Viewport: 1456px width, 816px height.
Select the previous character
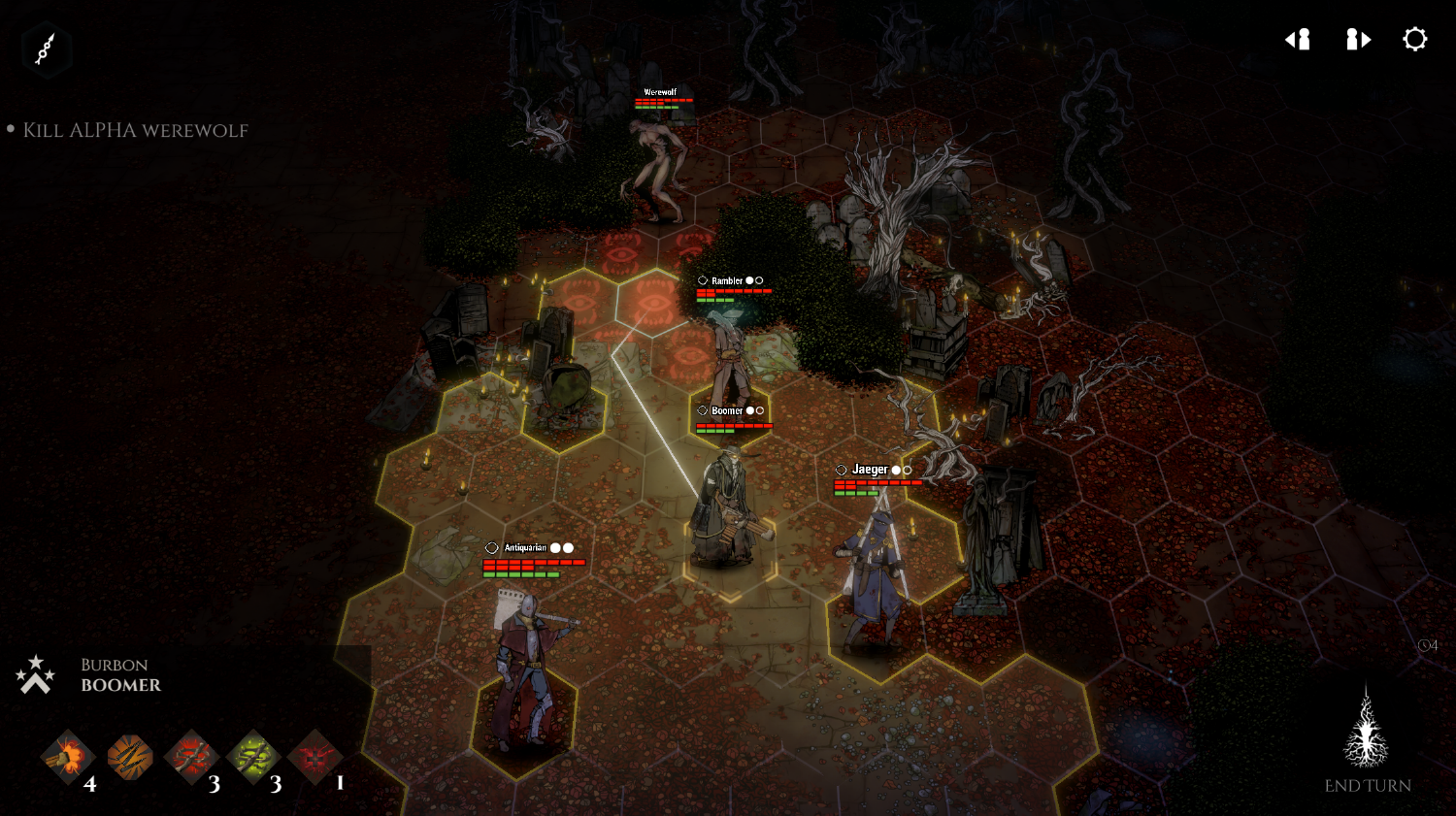[1298, 39]
